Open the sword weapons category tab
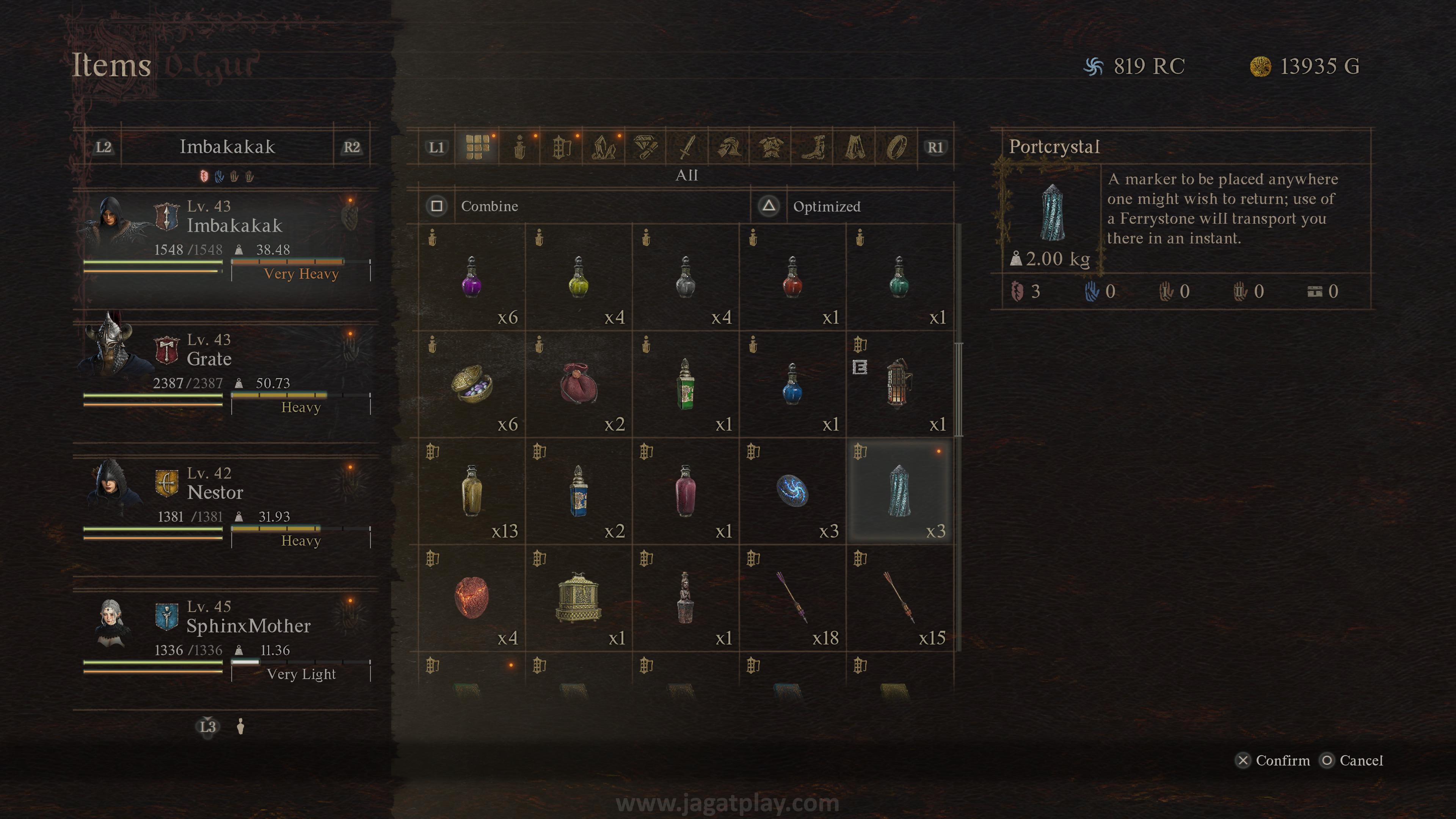Screen dimensions: 1456x819 click(x=687, y=147)
